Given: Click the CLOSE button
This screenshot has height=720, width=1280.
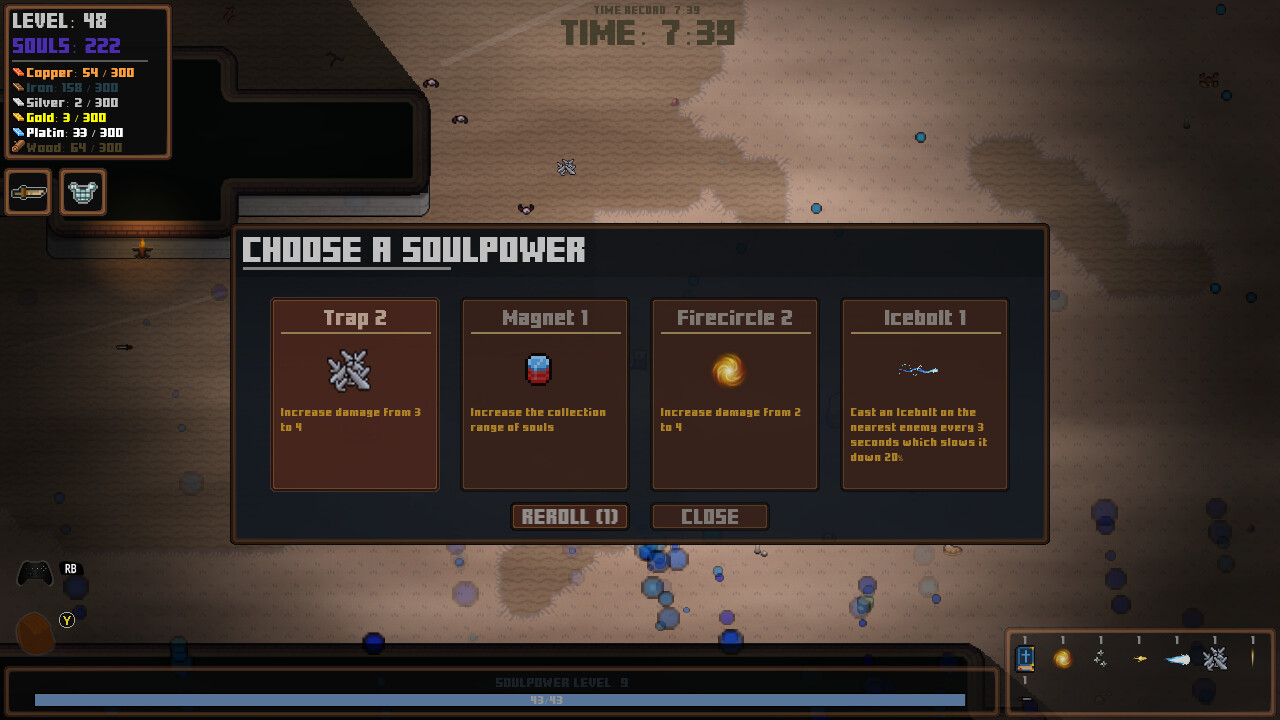Looking at the screenshot, I should tap(710, 516).
